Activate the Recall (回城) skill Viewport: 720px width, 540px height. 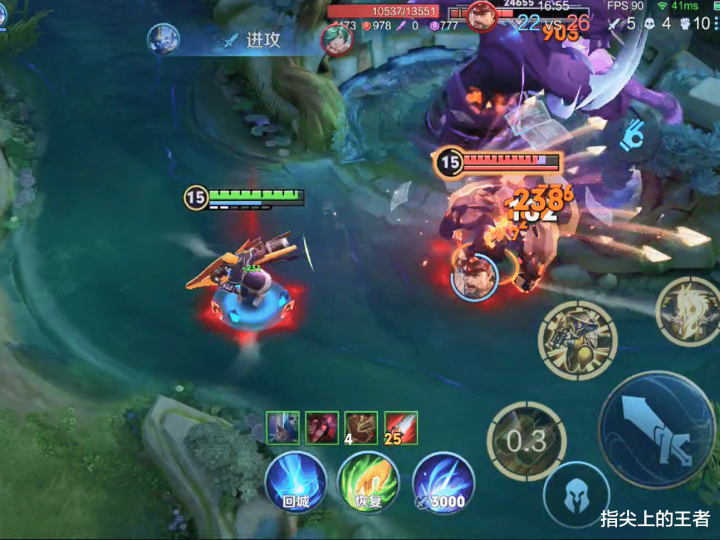coord(295,483)
